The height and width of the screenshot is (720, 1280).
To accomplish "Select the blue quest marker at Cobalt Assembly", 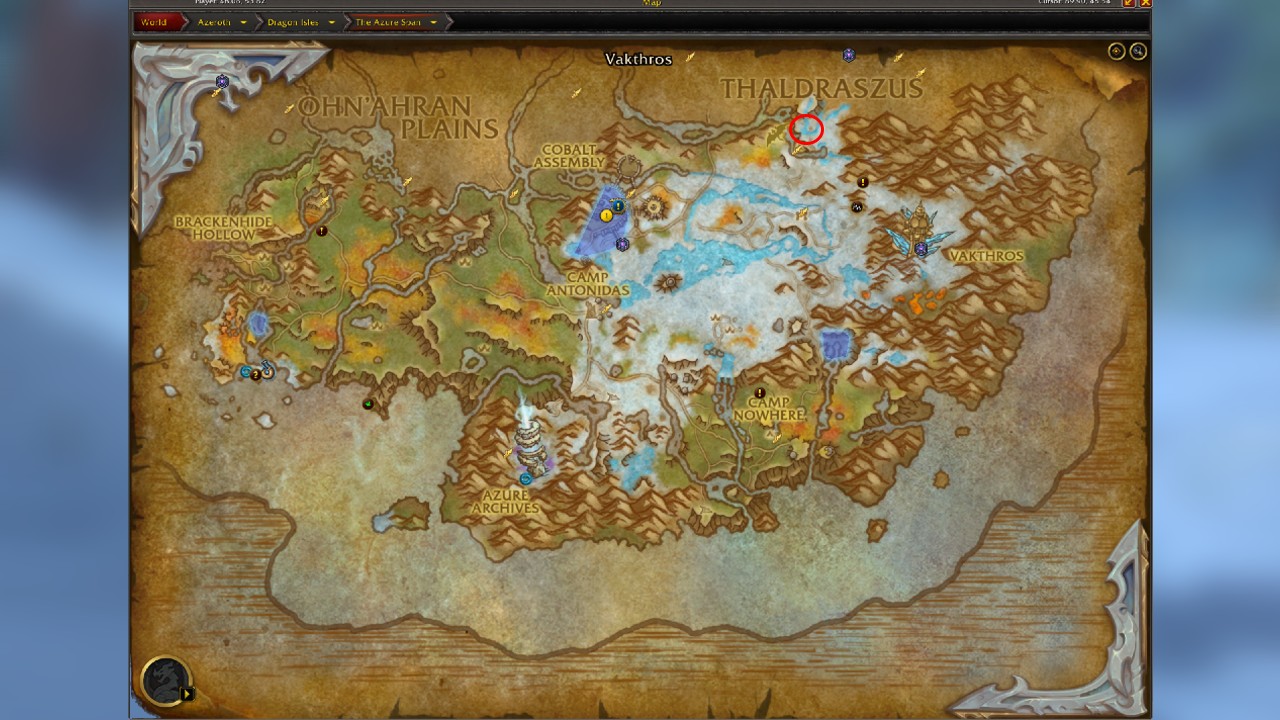I will [x=619, y=207].
